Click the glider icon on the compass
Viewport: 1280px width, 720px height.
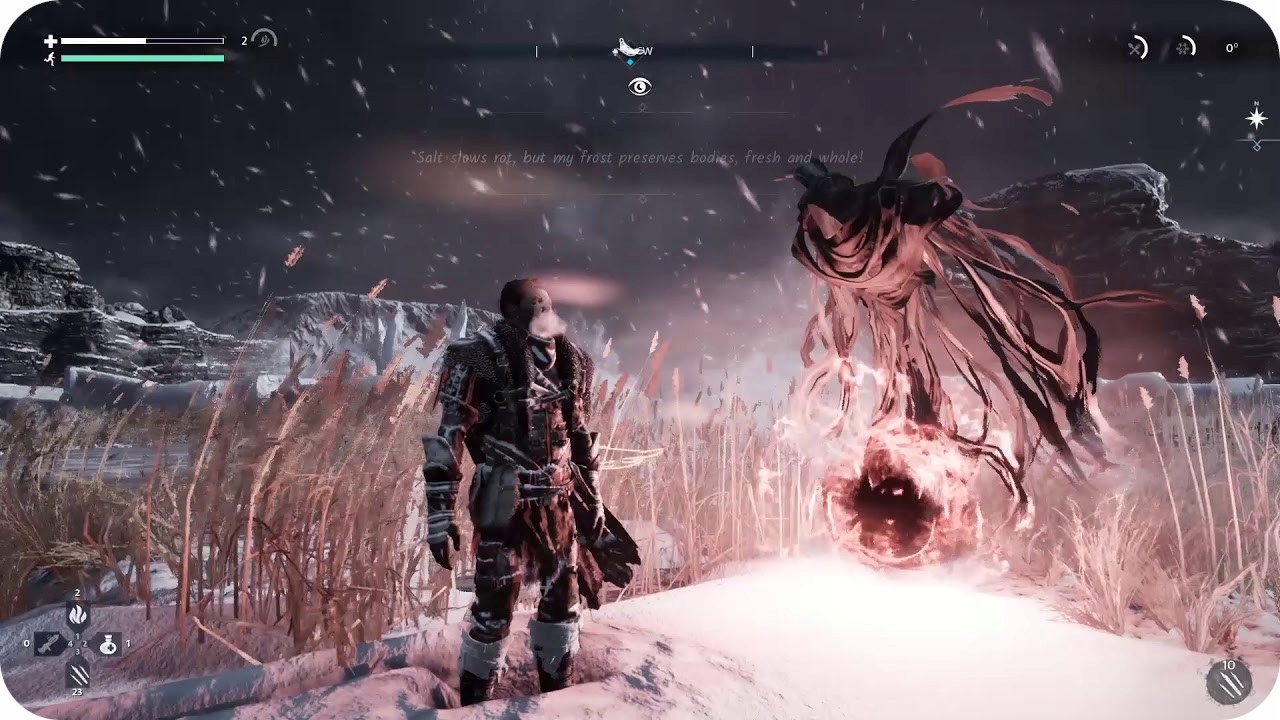click(624, 46)
